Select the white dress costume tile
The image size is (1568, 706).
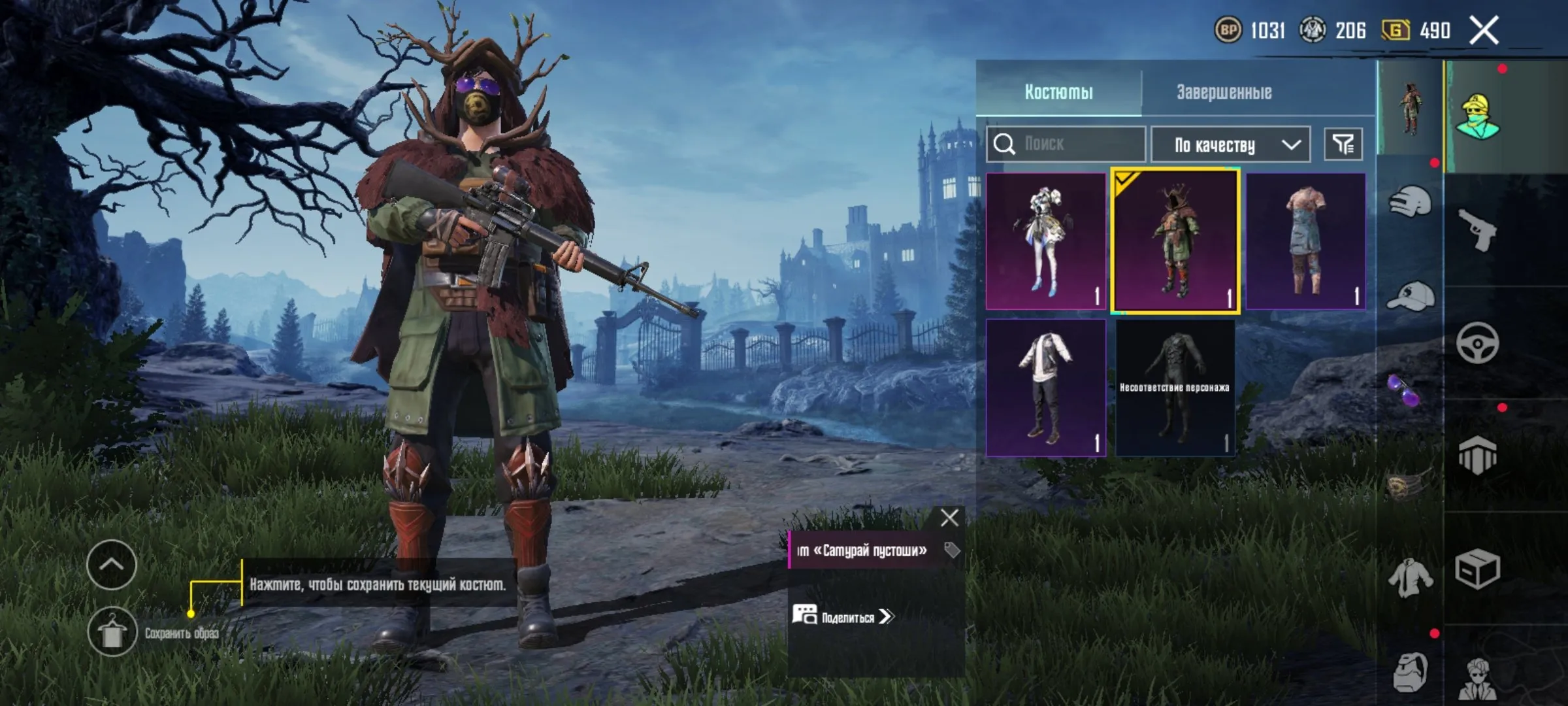point(1045,241)
